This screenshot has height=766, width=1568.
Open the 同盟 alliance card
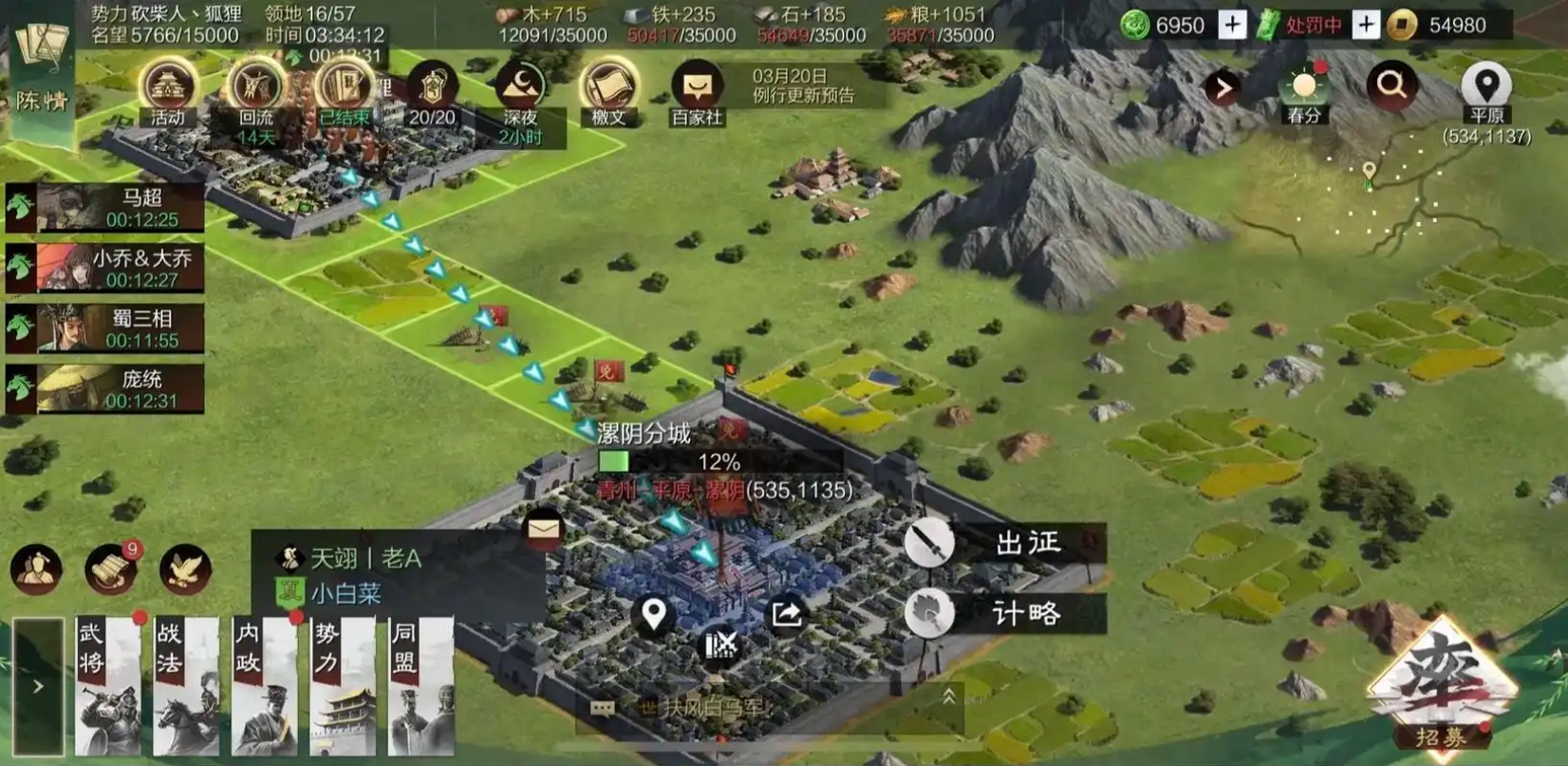[x=420, y=685]
